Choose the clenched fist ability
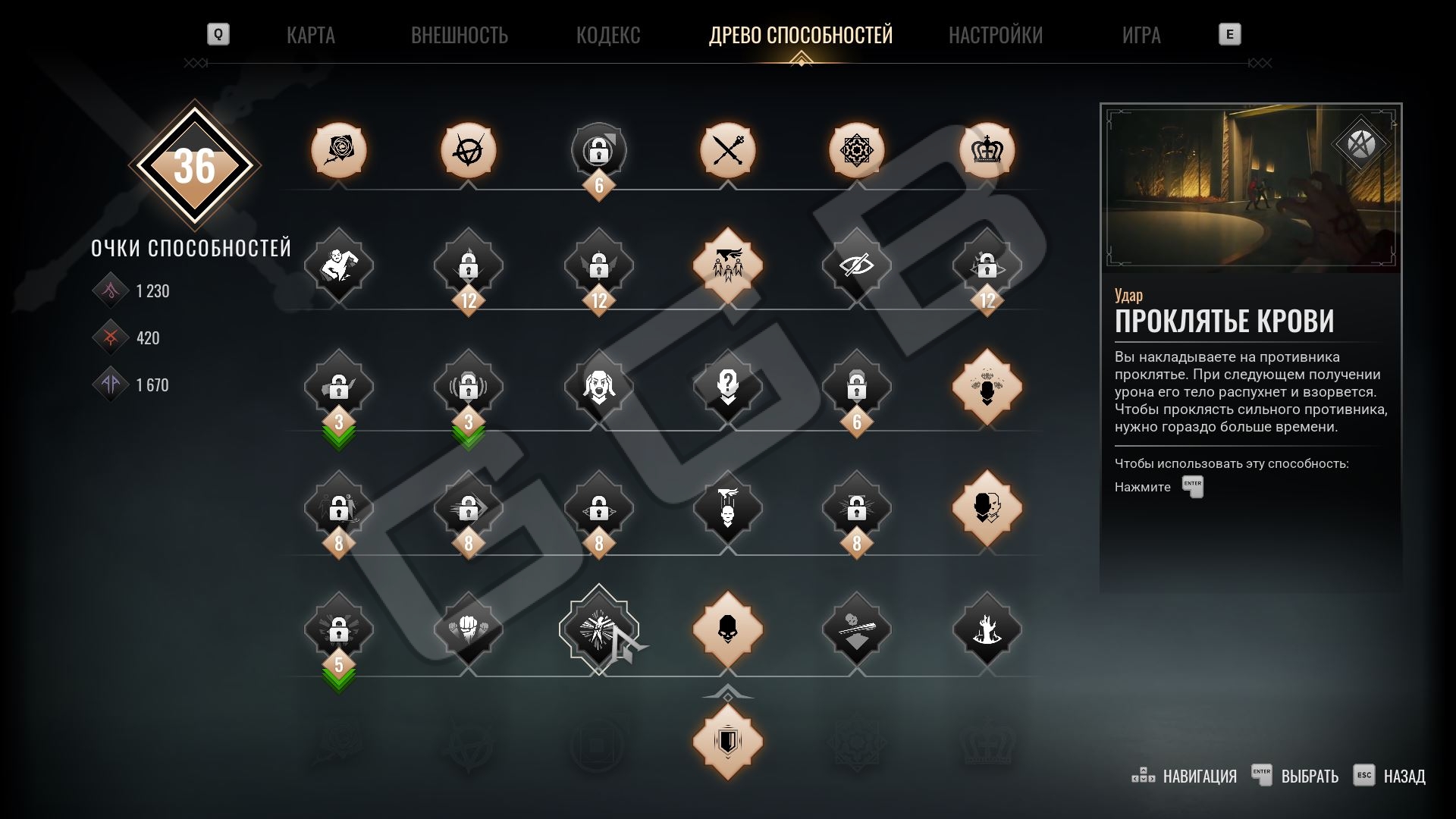The width and height of the screenshot is (1456, 819). pos(468,629)
